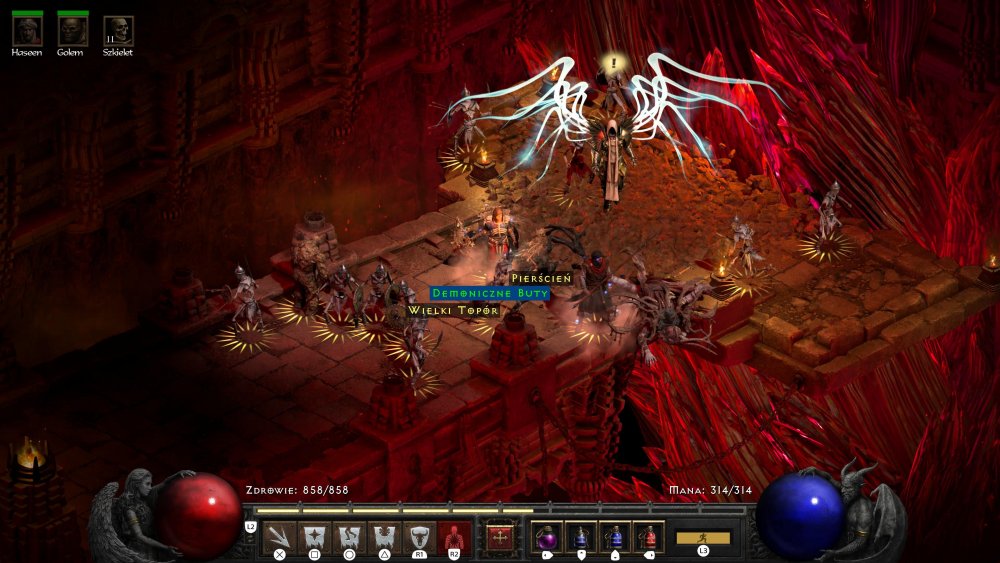This screenshot has height=563, width=1000.
Task: Click the red crossed-arrows panel icon
Action: 499,537
